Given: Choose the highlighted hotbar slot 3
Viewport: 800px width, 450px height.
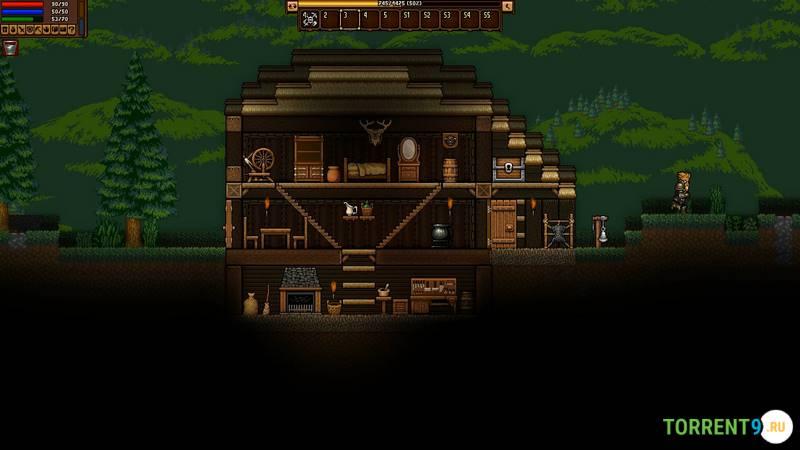Looking at the screenshot, I should (x=349, y=19).
